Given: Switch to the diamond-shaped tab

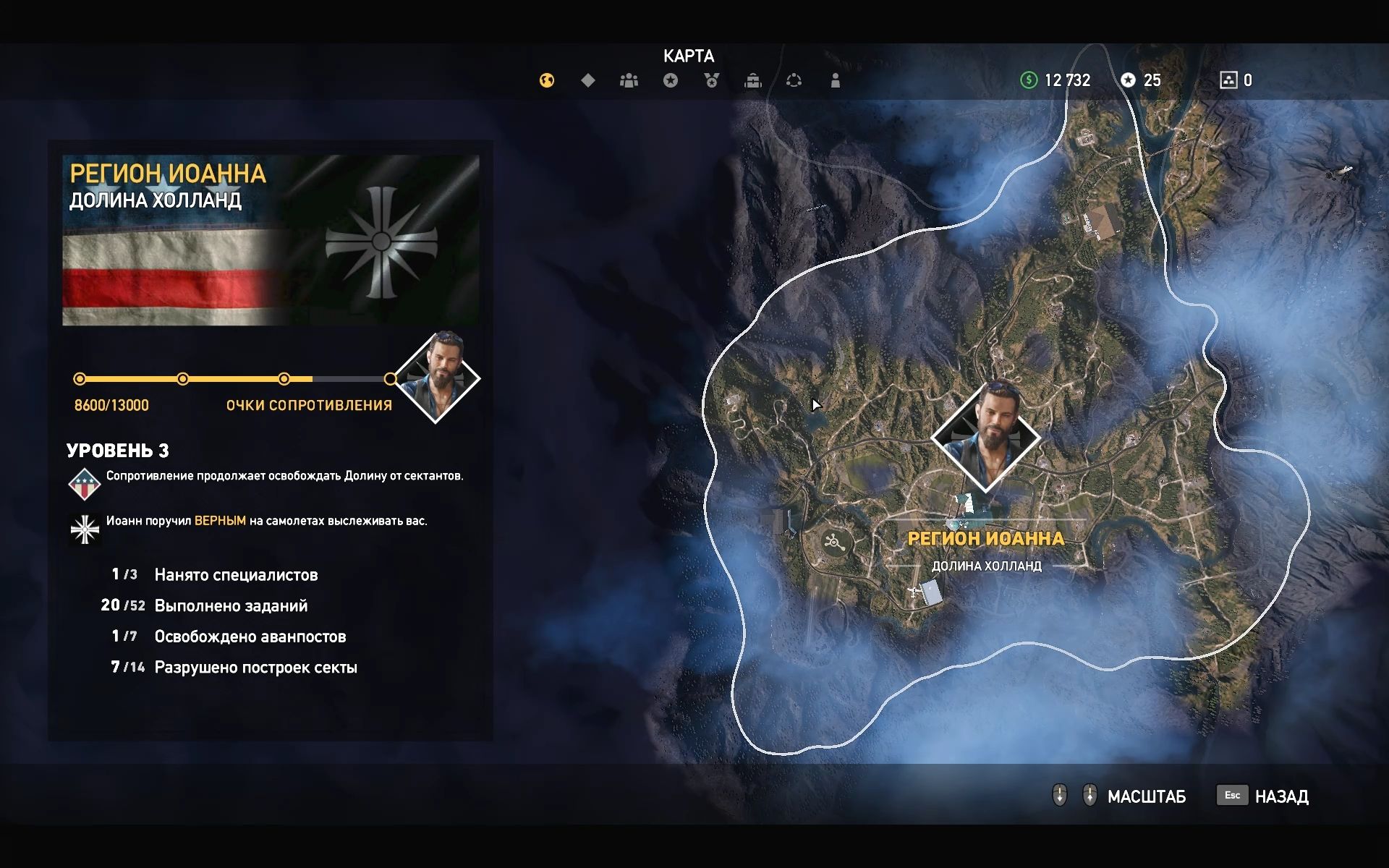Looking at the screenshot, I should (x=588, y=80).
